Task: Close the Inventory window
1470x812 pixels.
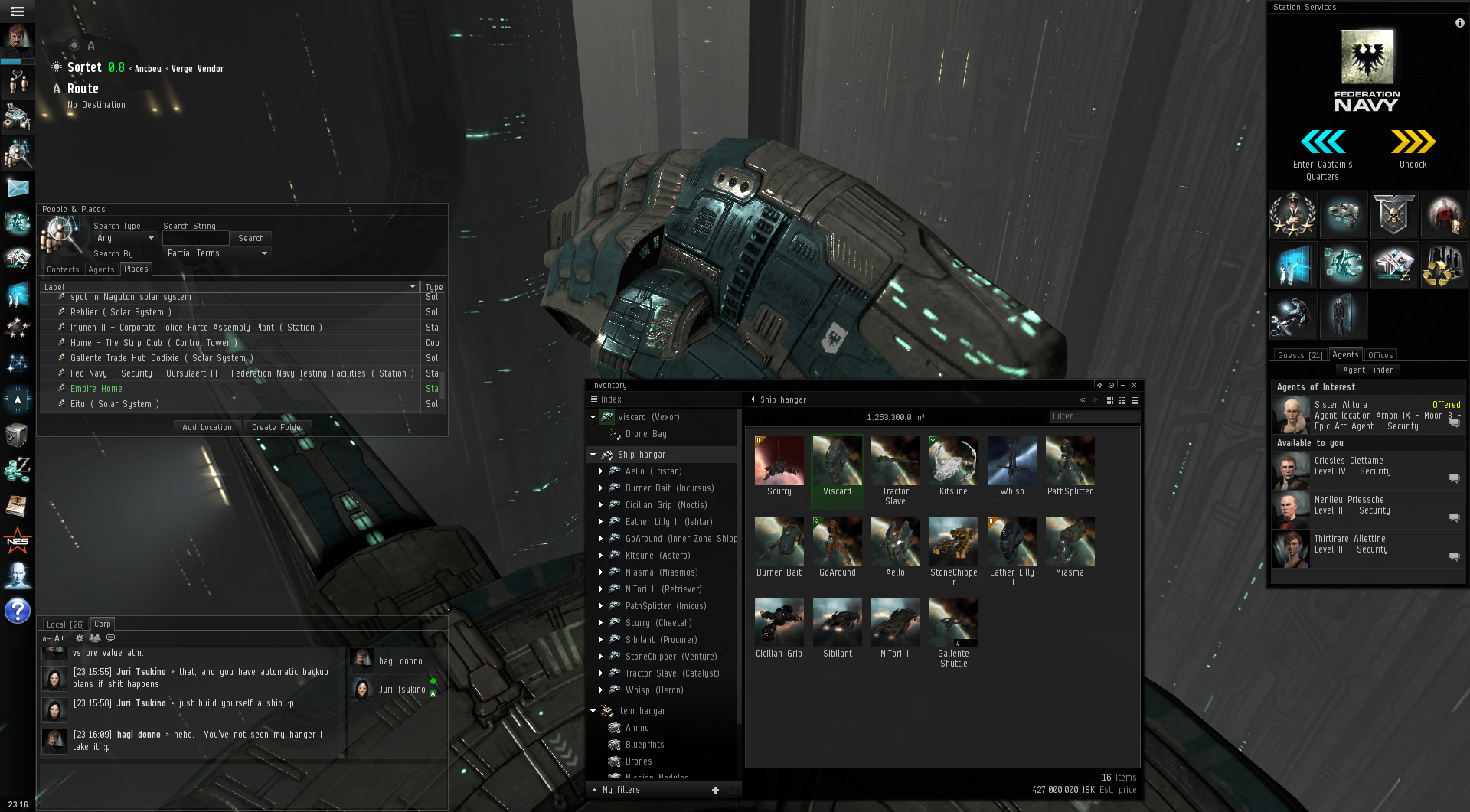Action: point(1135,385)
